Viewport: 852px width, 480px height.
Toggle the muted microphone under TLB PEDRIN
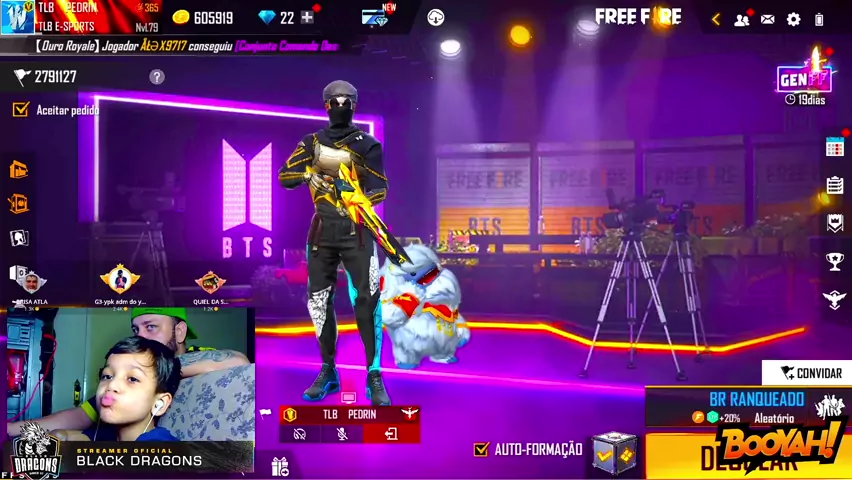(342, 434)
